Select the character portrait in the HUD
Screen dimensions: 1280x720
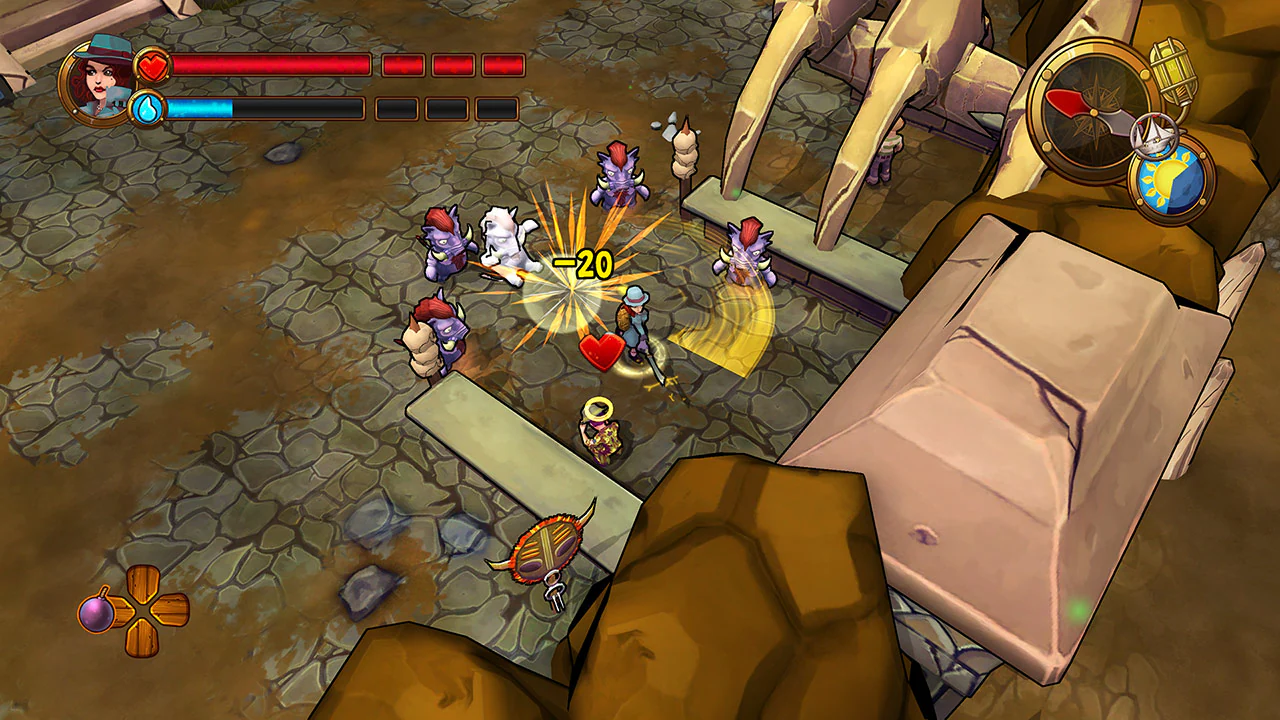(x=98, y=82)
